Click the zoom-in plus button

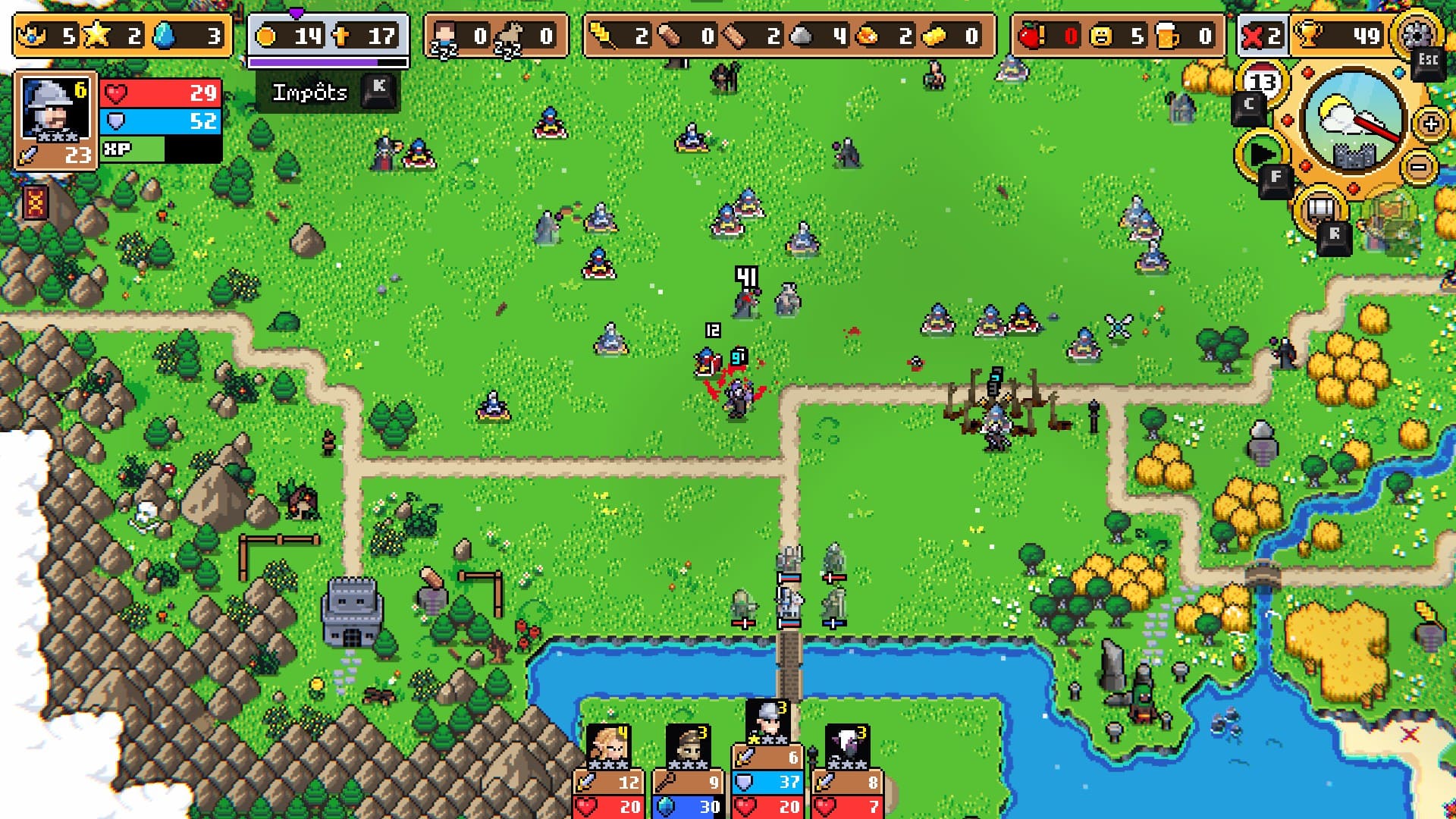pyautogui.click(x=1431, y=124)
